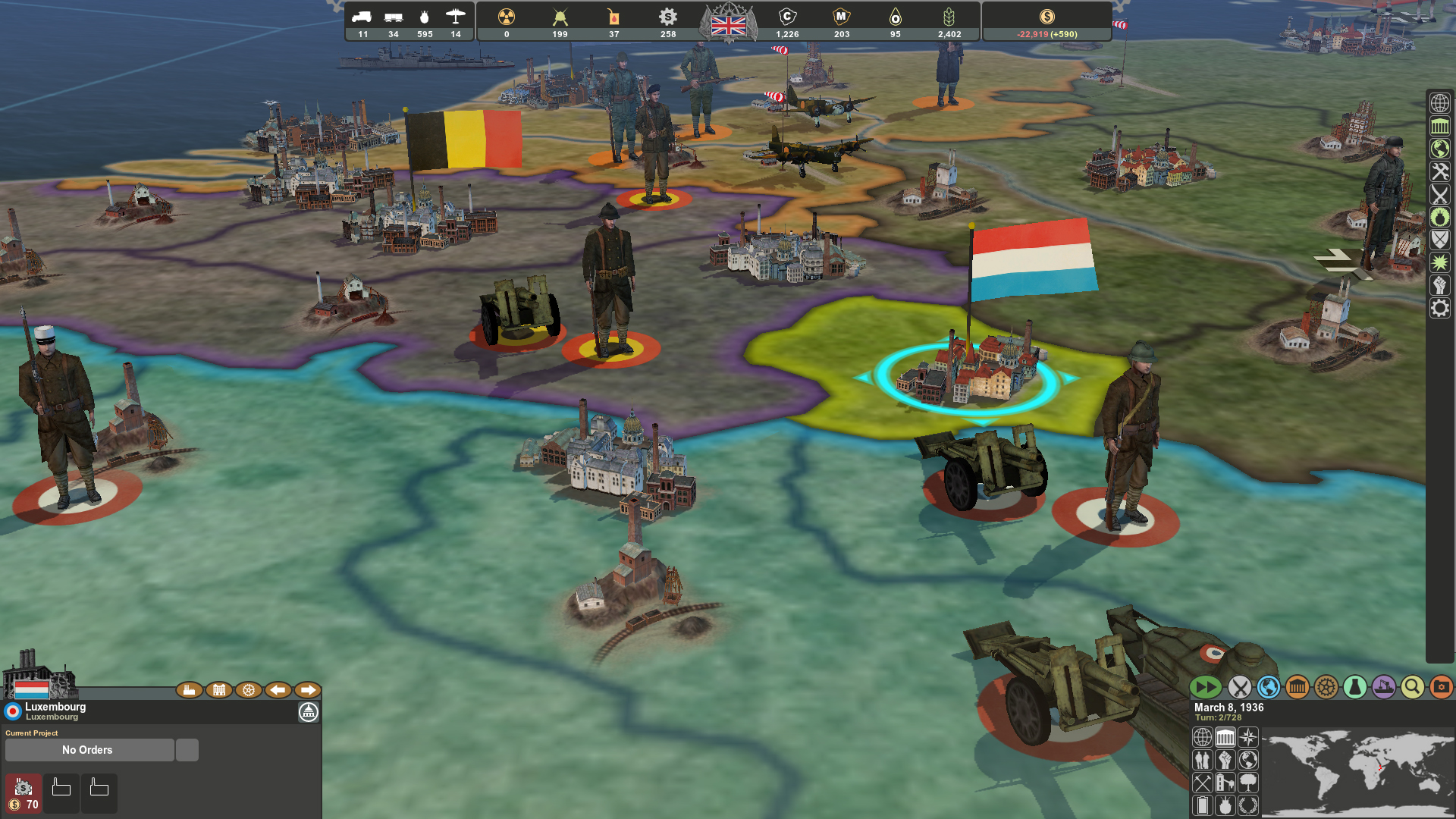Click the capitol building button beside Luxembourg name
Screen dimensions: 1456x819
(x=309, y=711)
